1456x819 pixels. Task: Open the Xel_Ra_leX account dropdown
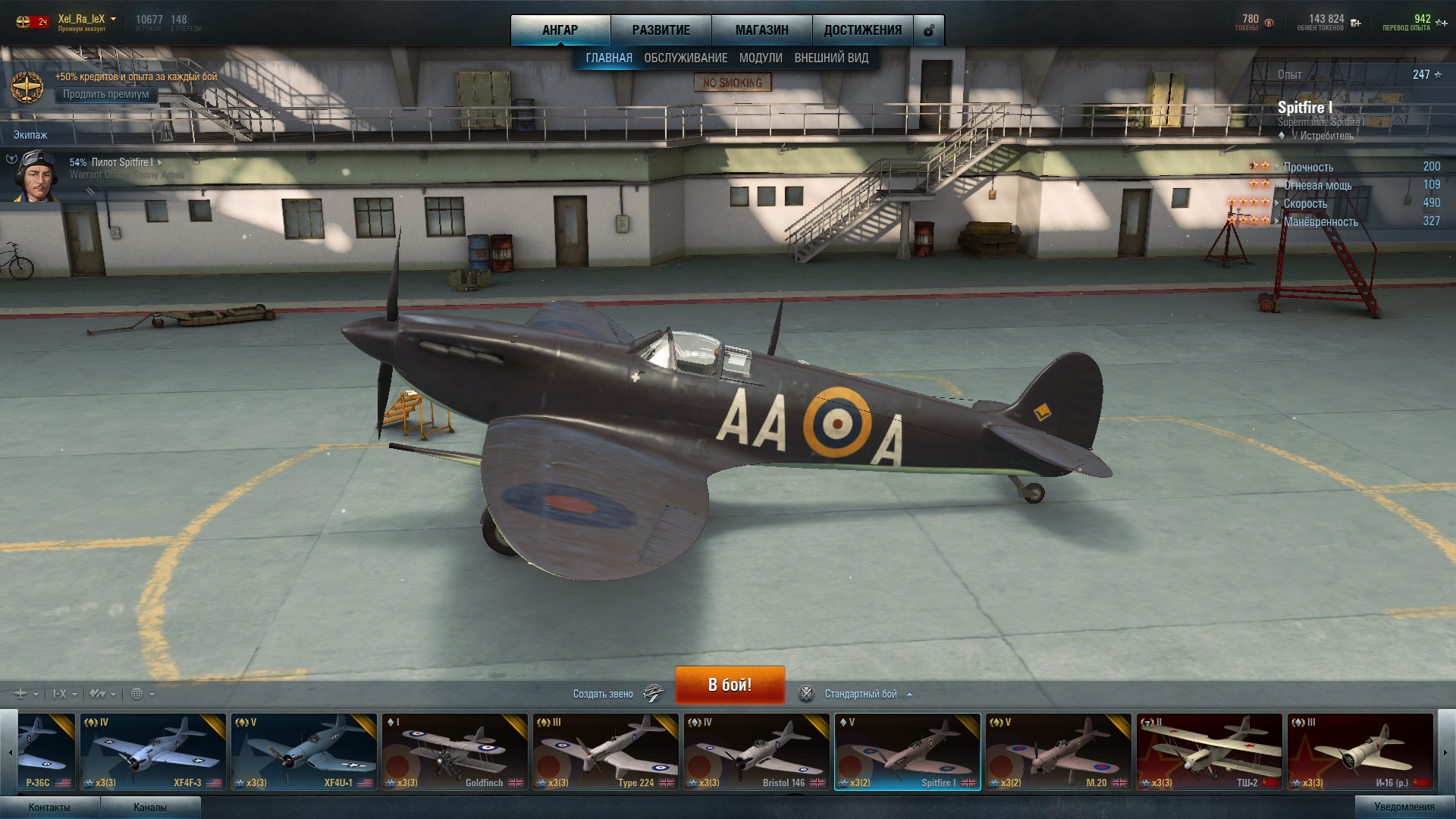click(113, 19)
